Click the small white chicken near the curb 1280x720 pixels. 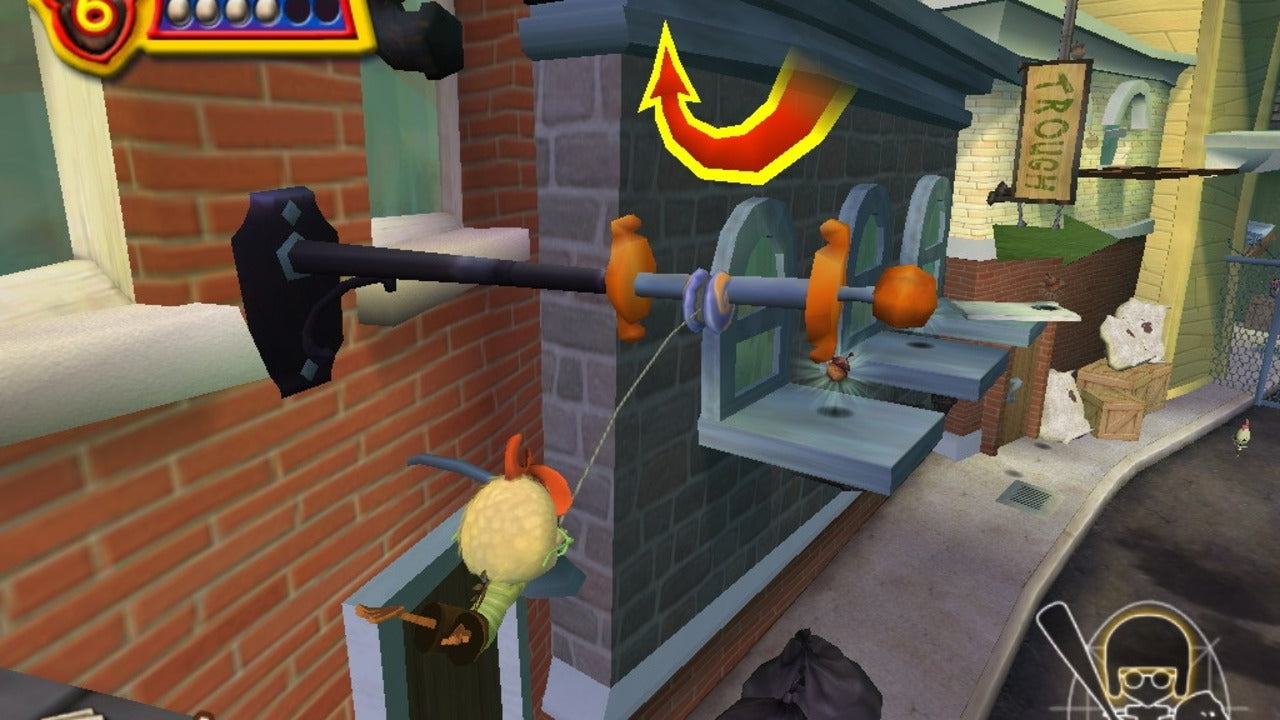click(1243, 433)
